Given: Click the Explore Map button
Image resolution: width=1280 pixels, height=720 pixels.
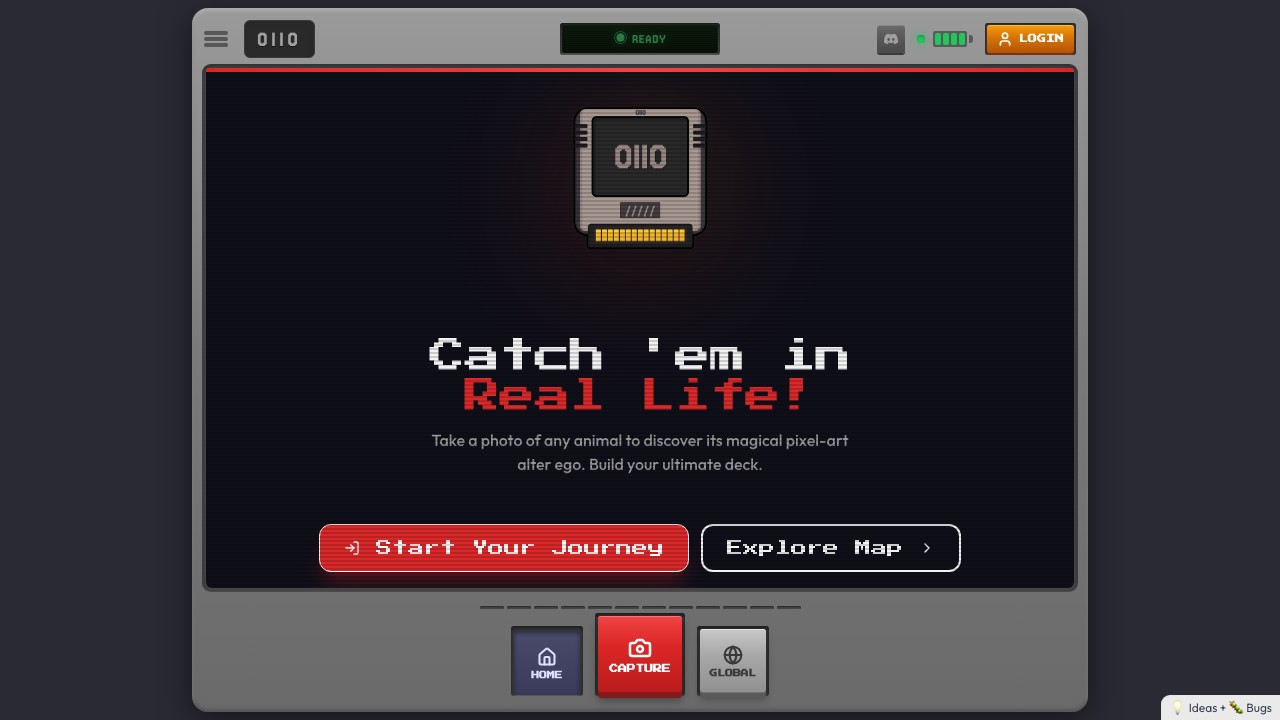Looking at the screenshot, I should pos(831,548).
